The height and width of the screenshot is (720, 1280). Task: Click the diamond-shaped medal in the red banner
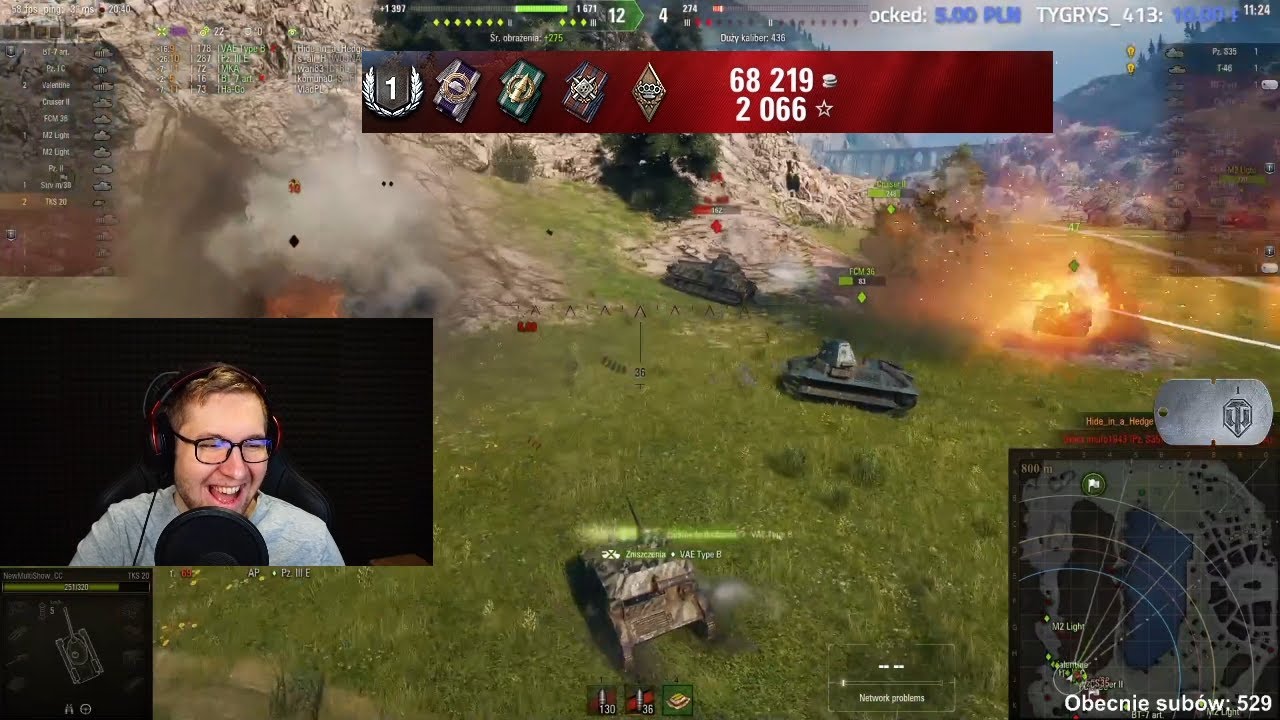click(x=650, y=92)
